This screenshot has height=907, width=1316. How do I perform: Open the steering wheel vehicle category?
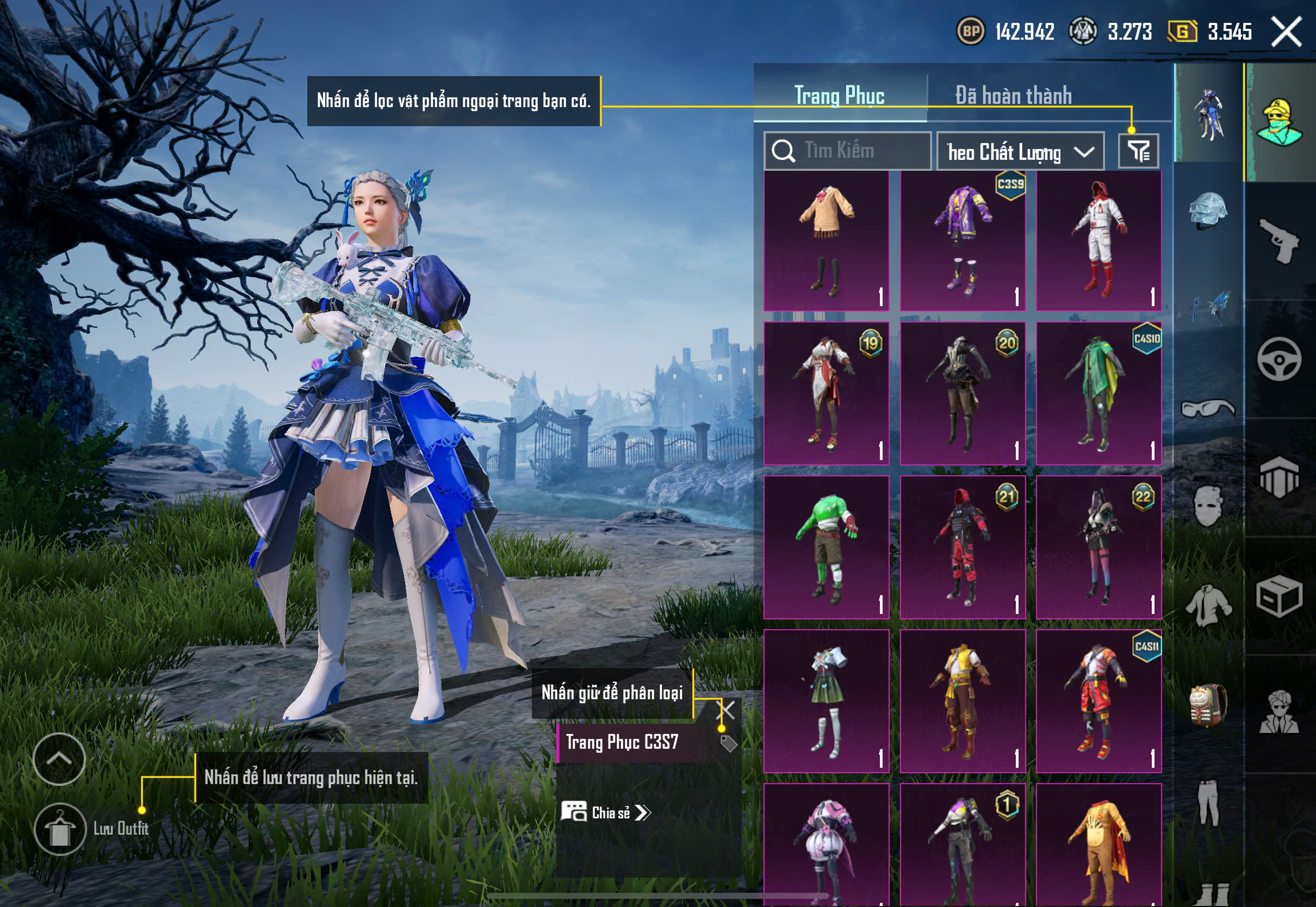pos(1280,359)
